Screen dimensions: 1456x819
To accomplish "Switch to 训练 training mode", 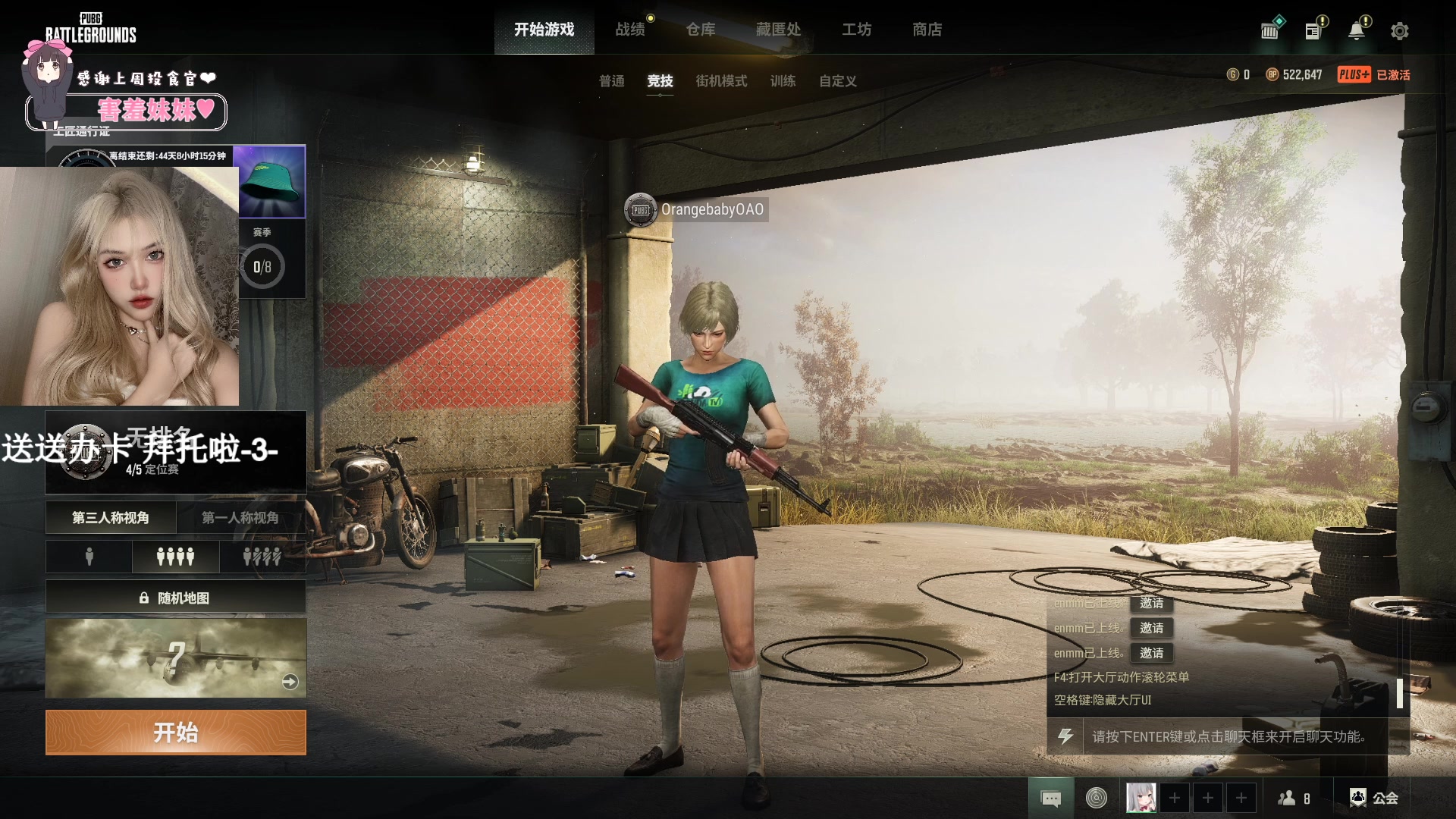I will (783, 81).
